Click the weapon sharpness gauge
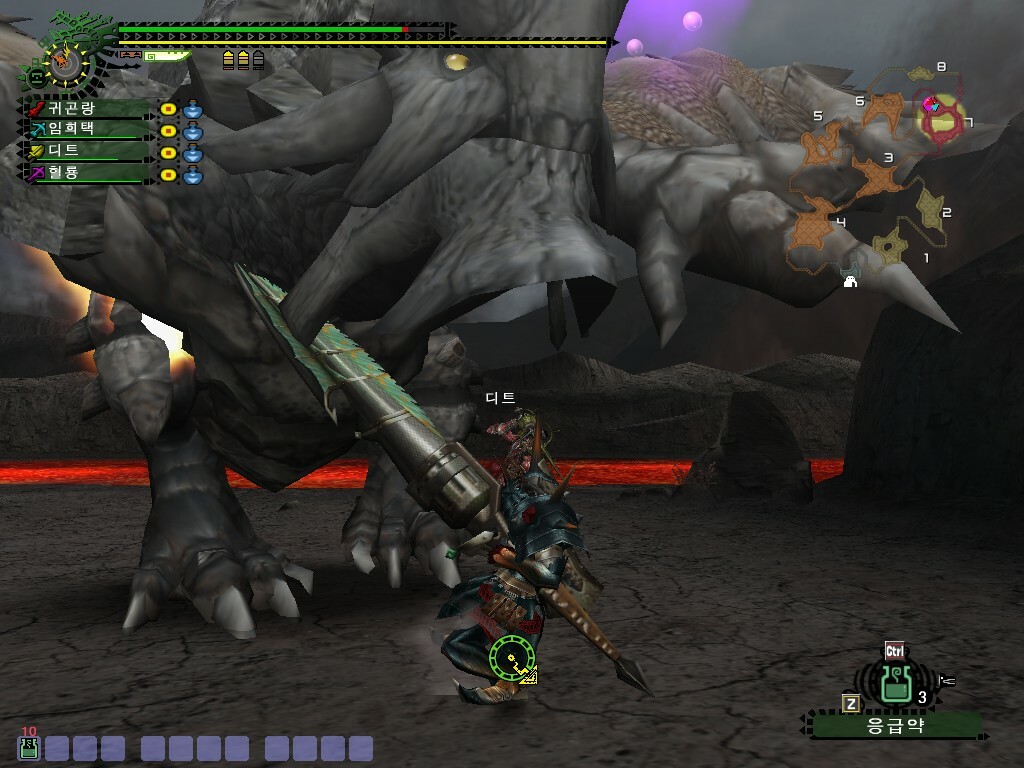This screenshot has width=1024, height=768. (x=168, y=57)
